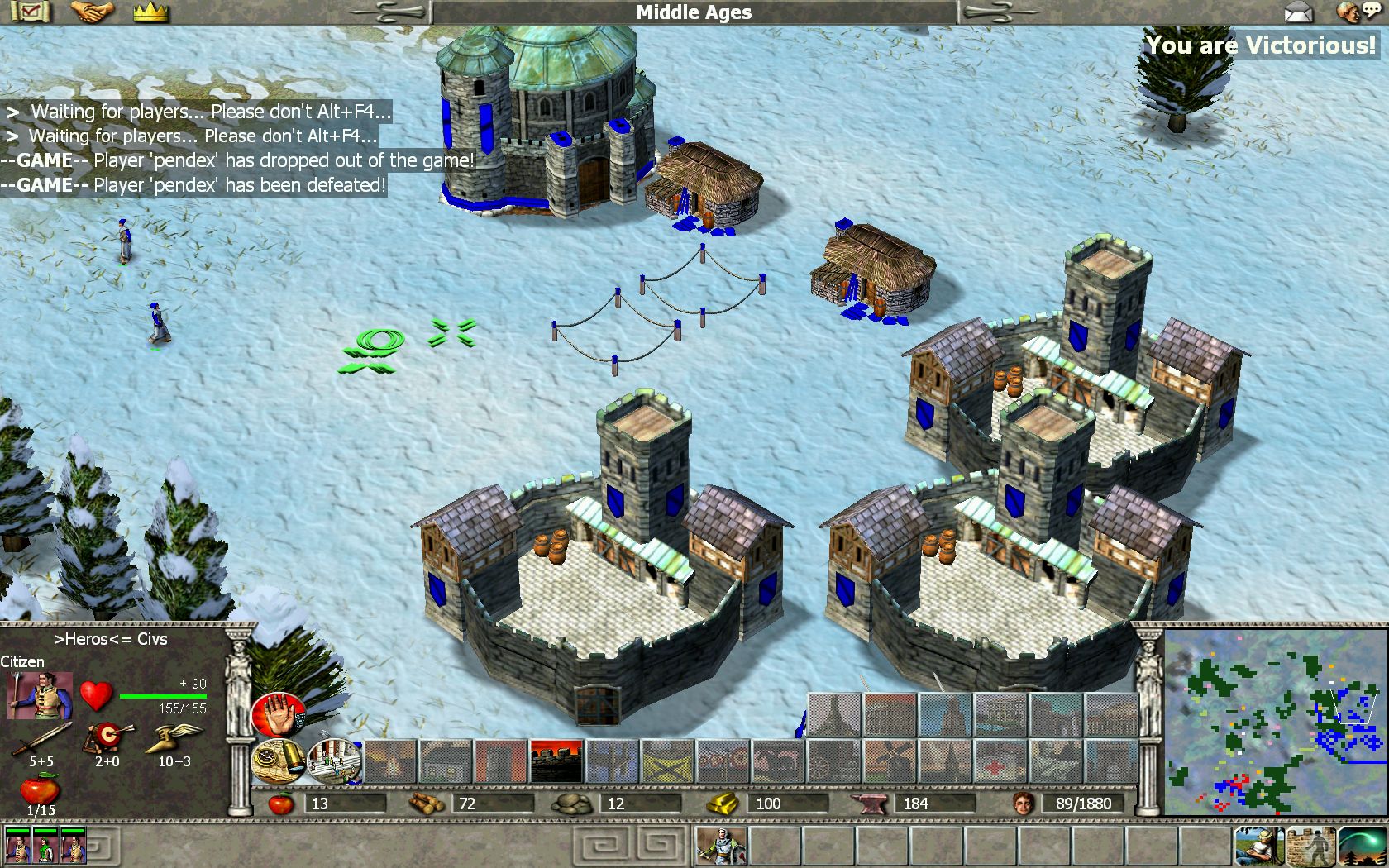Viewport: 1389px width, 868px height.
Task: Click the gold crown civilization icon
Action: tap(150, 12)
